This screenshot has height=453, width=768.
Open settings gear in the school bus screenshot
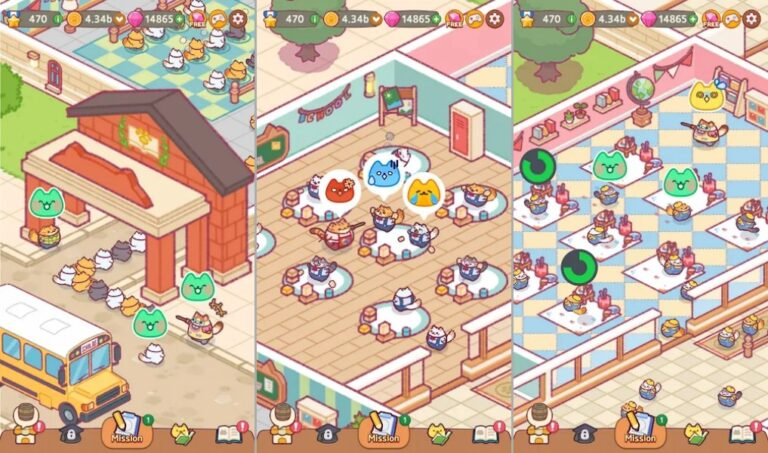239,18
